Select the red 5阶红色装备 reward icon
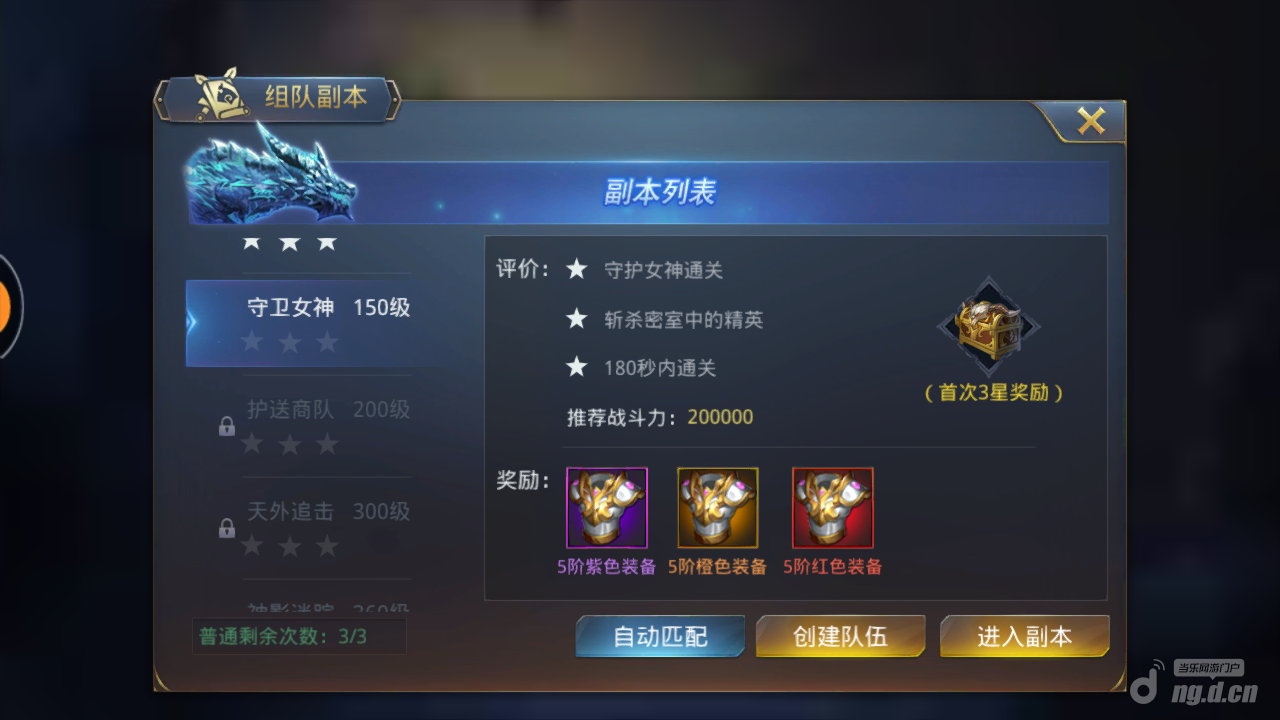 832,507
